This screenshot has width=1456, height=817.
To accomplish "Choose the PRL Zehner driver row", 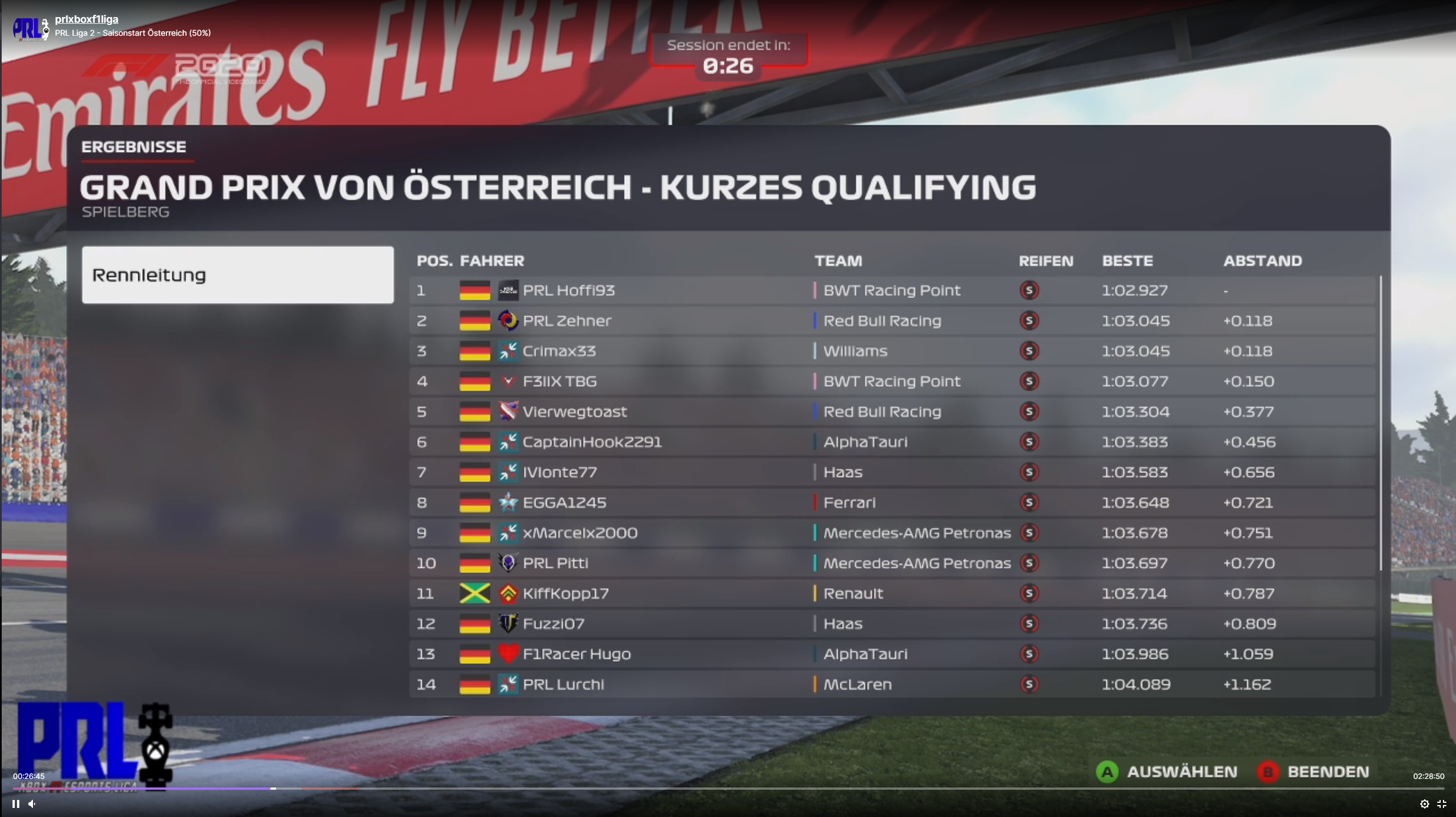I will [892, 321].
